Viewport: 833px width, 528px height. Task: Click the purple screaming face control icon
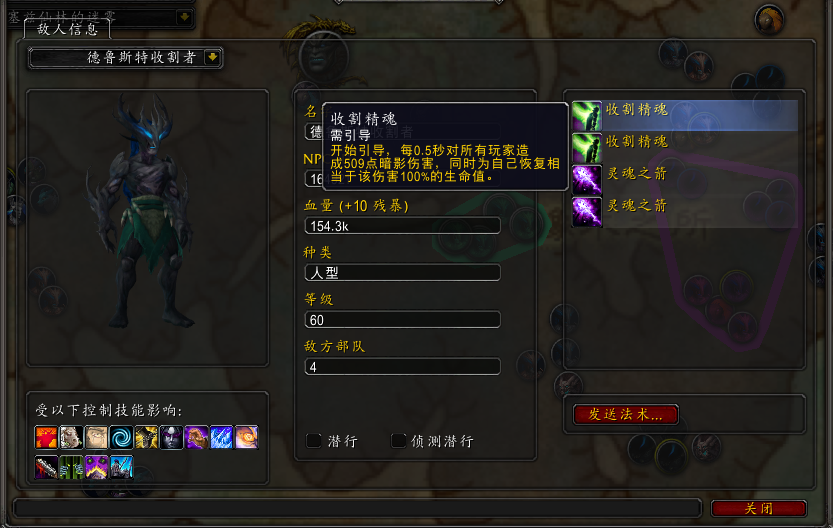pos(96,466)
